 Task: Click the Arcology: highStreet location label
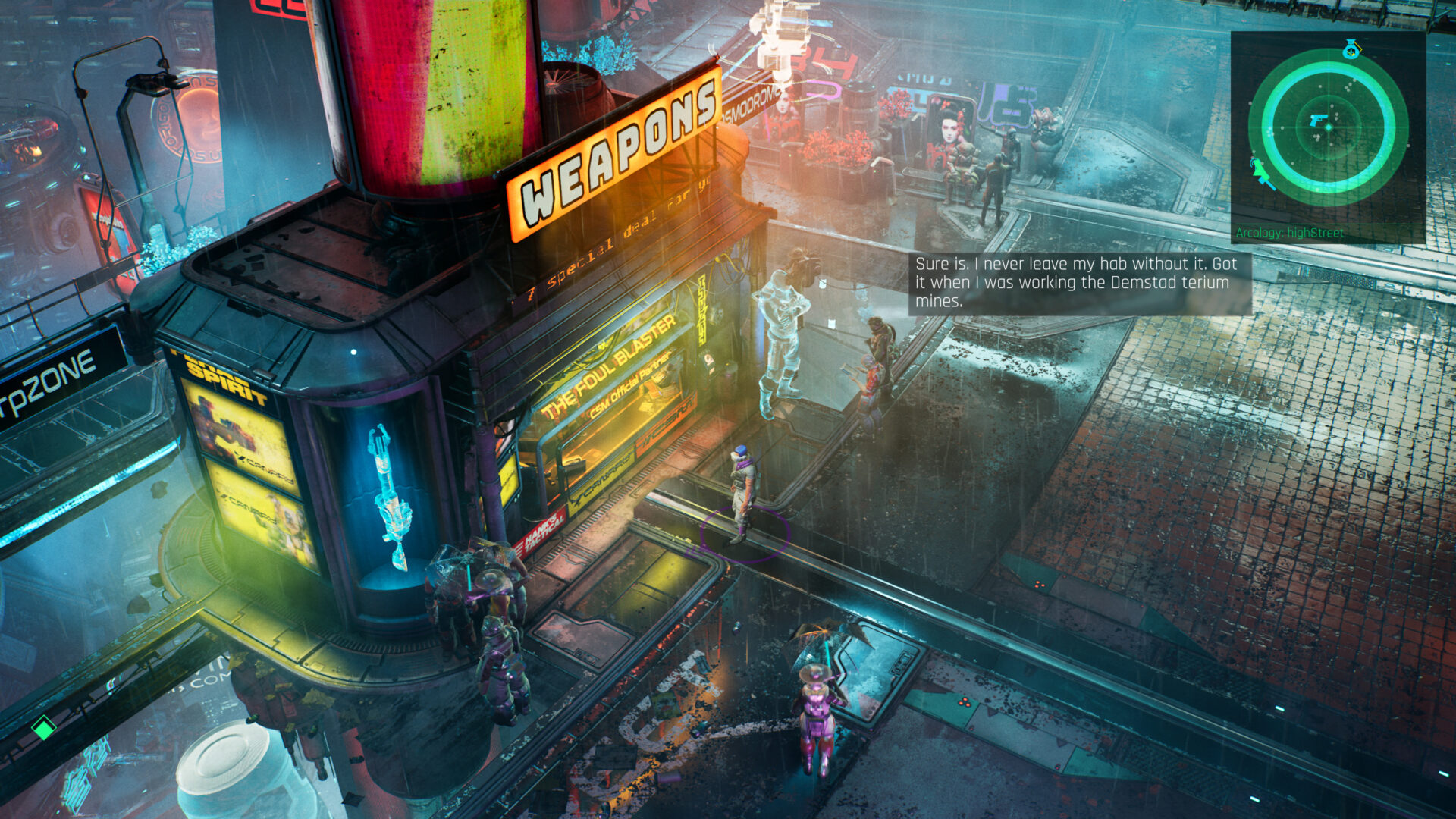pos(1289,233)
